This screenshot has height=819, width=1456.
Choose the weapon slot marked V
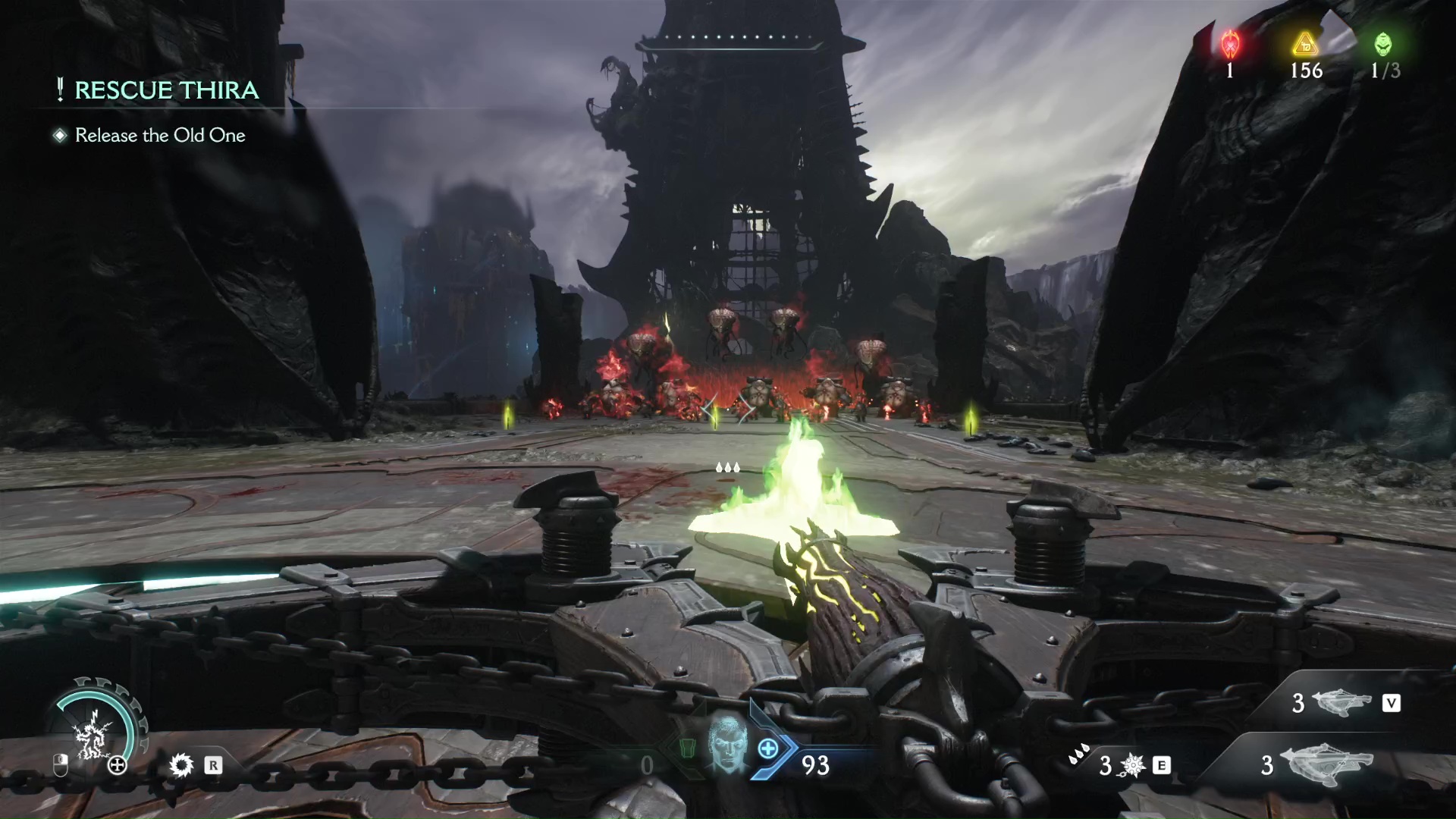click(1344, 704)
